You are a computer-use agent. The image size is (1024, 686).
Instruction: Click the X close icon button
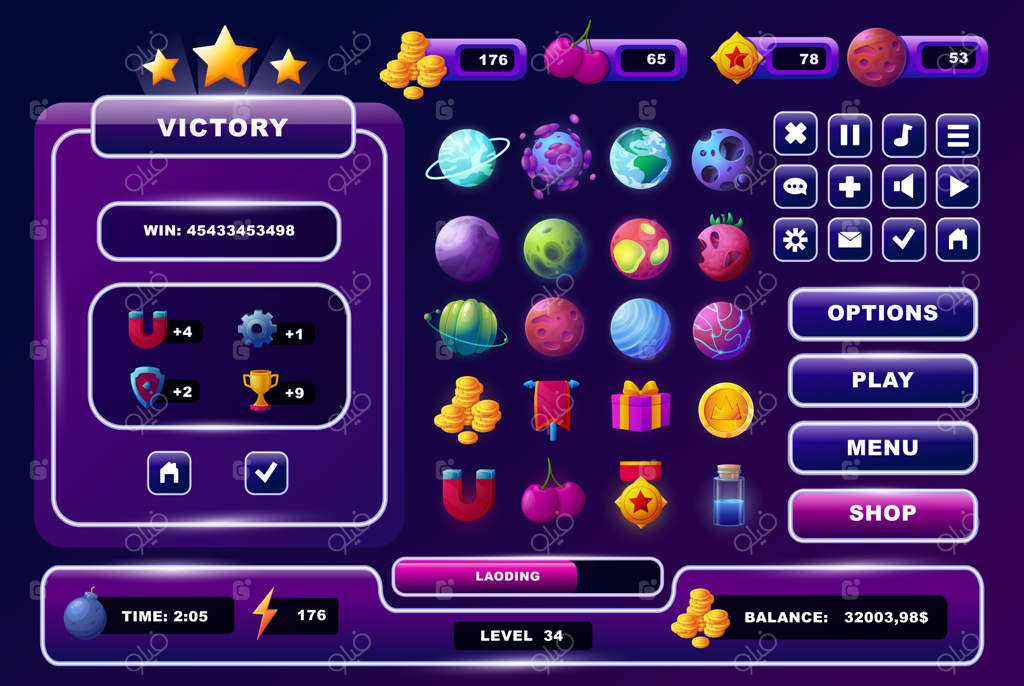click(795, 134)
